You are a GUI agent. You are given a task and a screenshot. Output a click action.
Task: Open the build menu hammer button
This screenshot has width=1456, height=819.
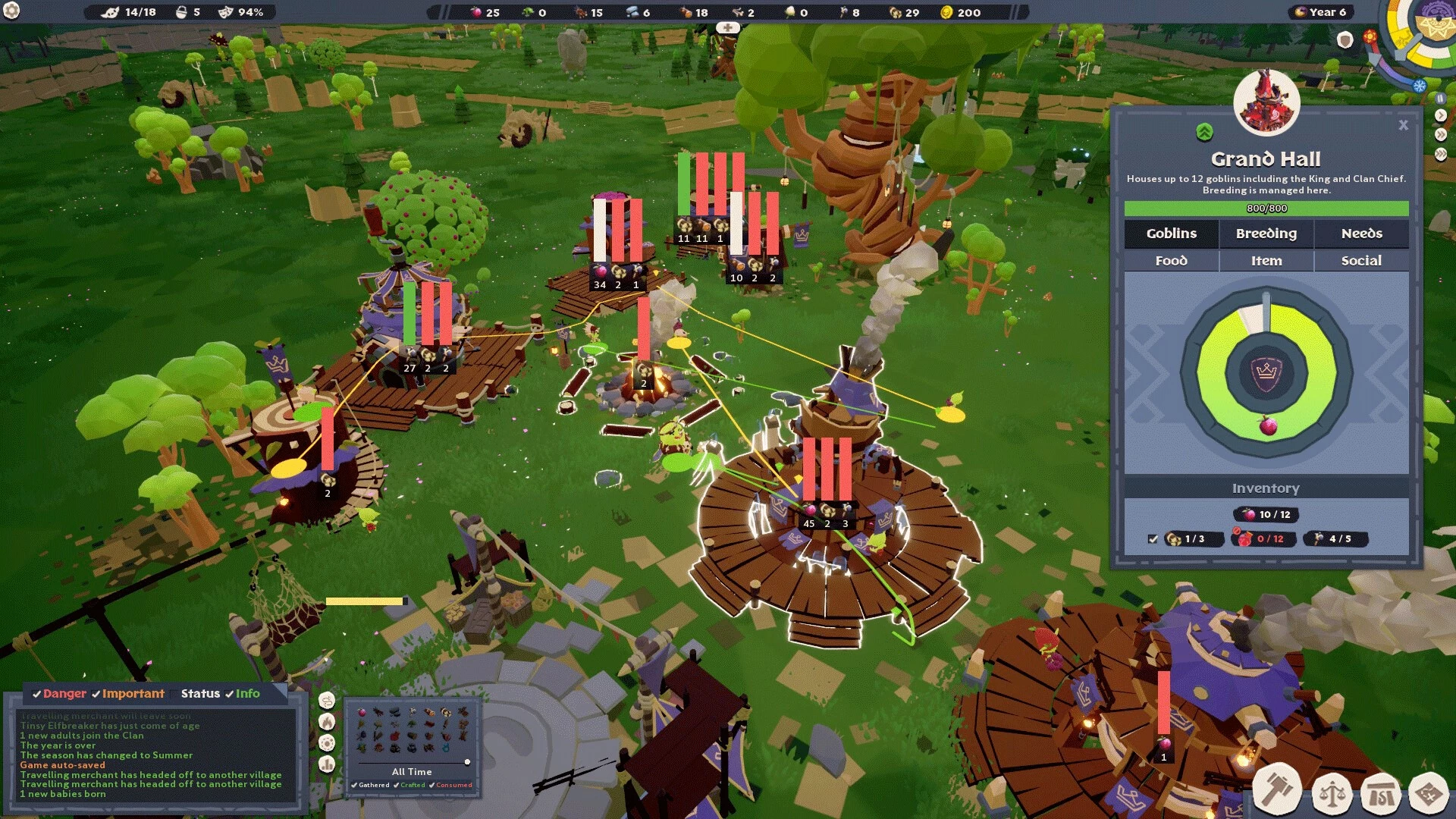point(1277,791)
